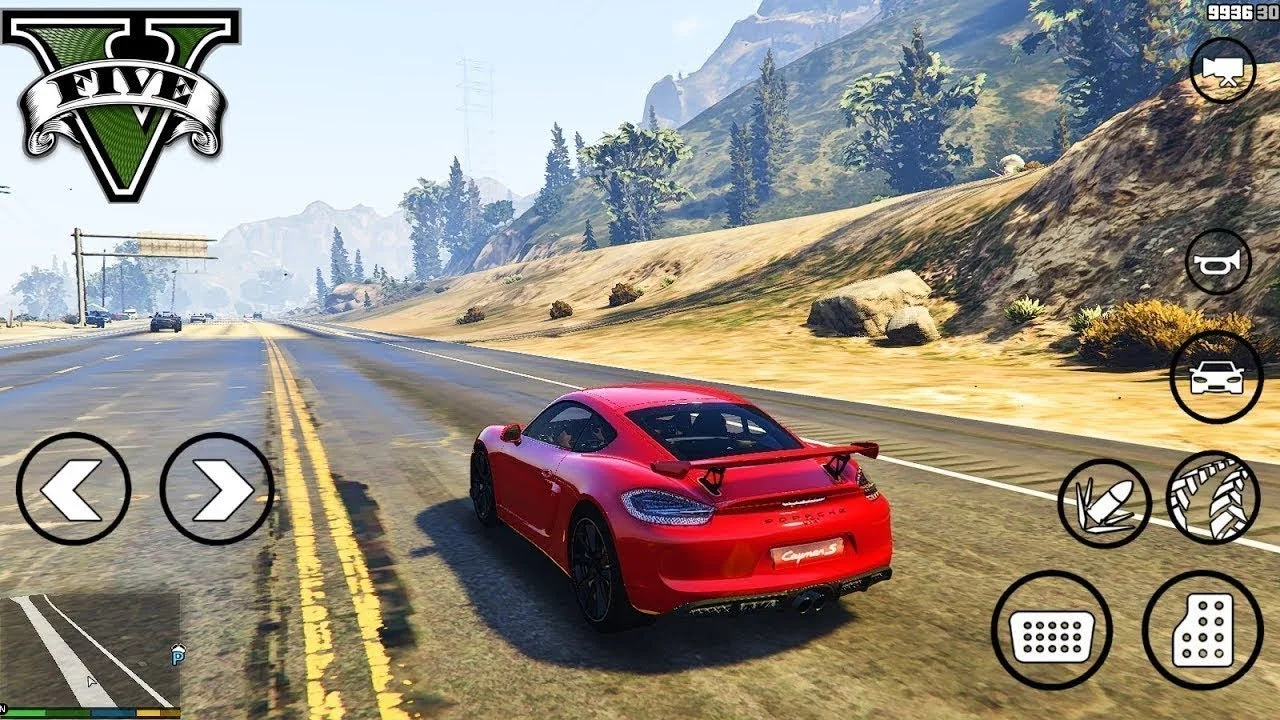Open vehicle options via the car icon
This screenshot has height=720, width=1280.
click(x=1218, y=378)
